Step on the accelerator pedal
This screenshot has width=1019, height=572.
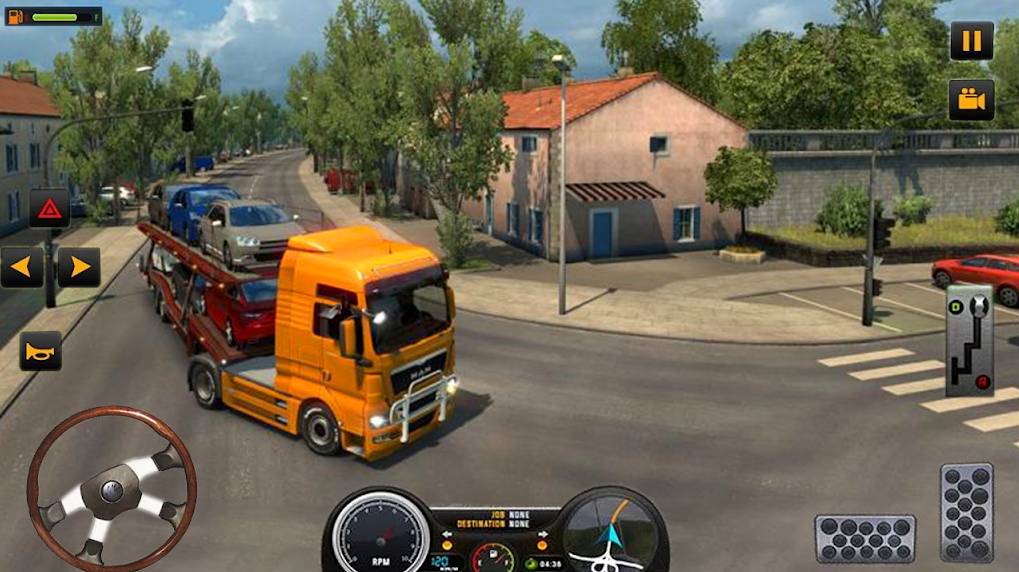pos(966,512)
